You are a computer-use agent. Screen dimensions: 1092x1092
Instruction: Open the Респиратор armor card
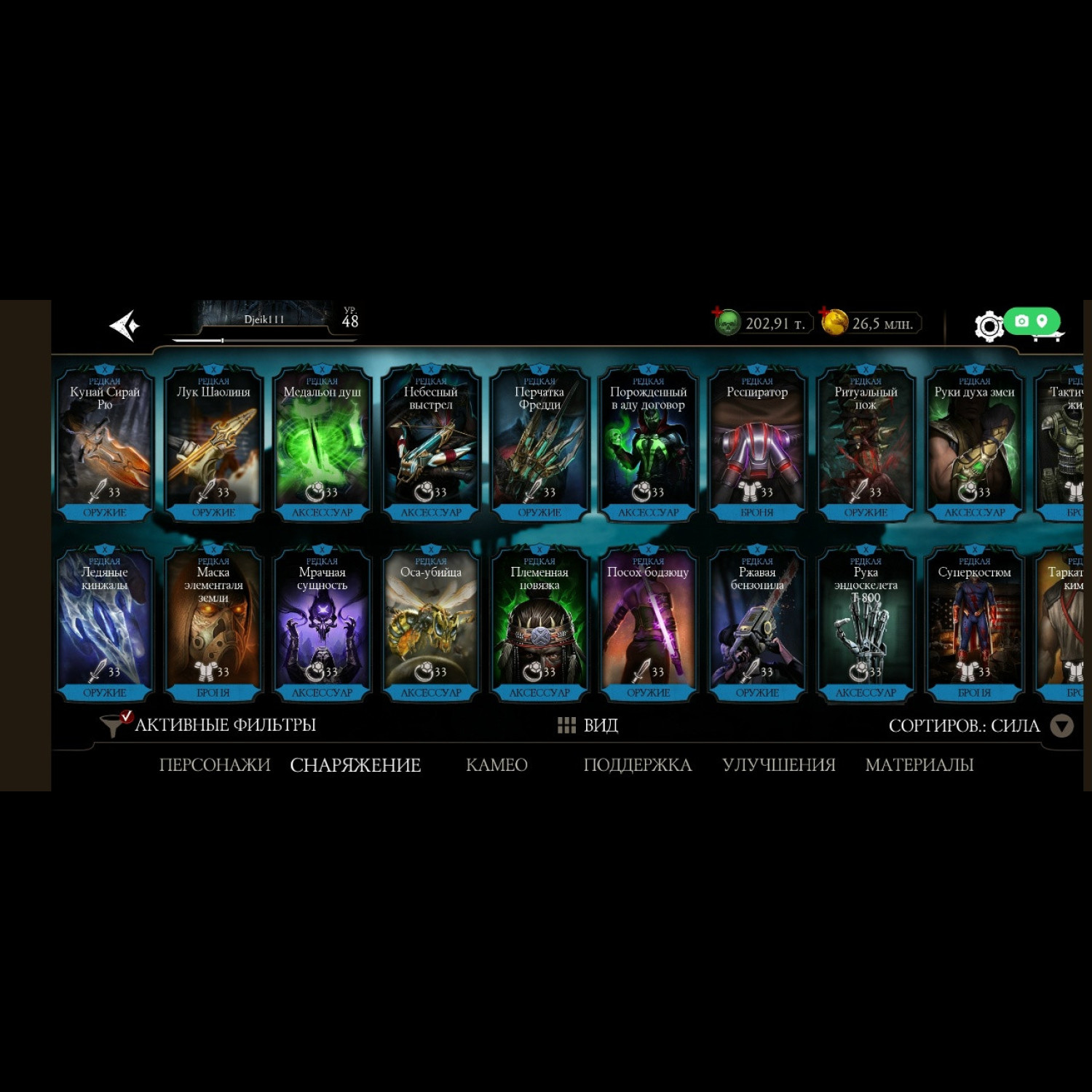(757, 444)
